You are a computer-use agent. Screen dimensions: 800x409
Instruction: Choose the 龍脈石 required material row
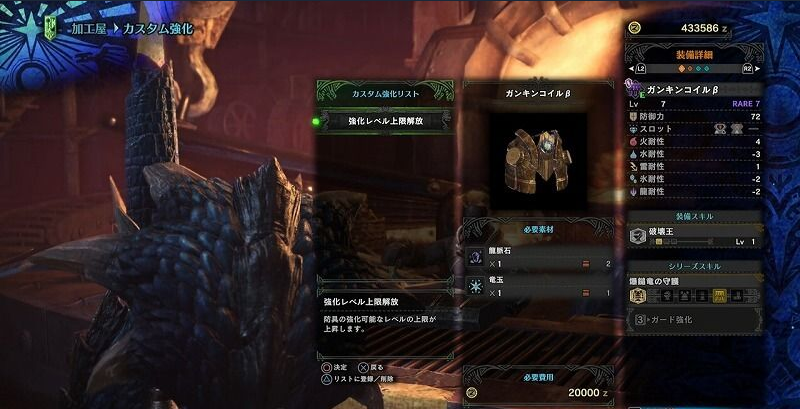pos(538,259)
